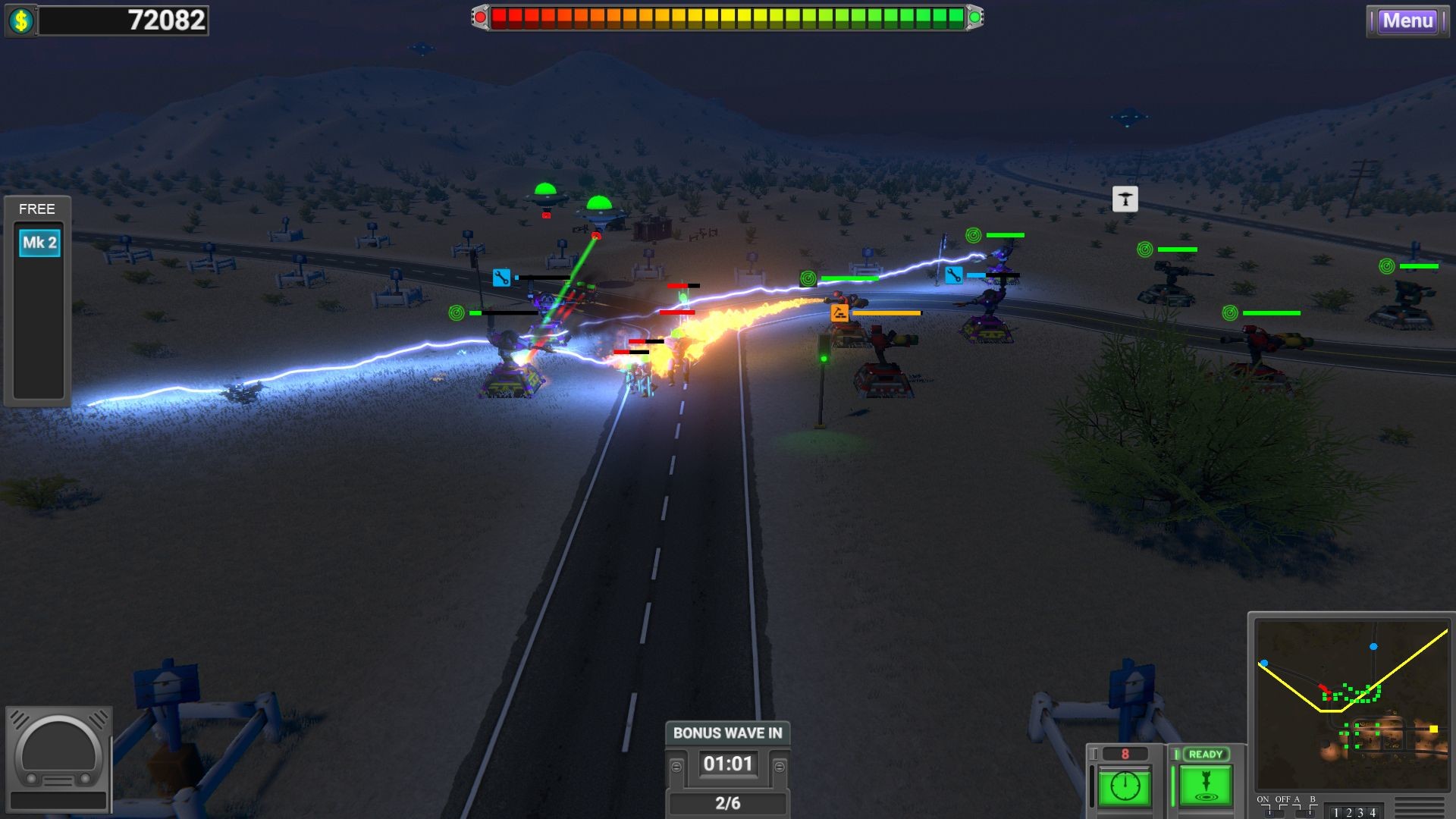The image size is (1456, 819).
Task: Switch the minimap A/B toggle to B
Action: pos(1310,812)
